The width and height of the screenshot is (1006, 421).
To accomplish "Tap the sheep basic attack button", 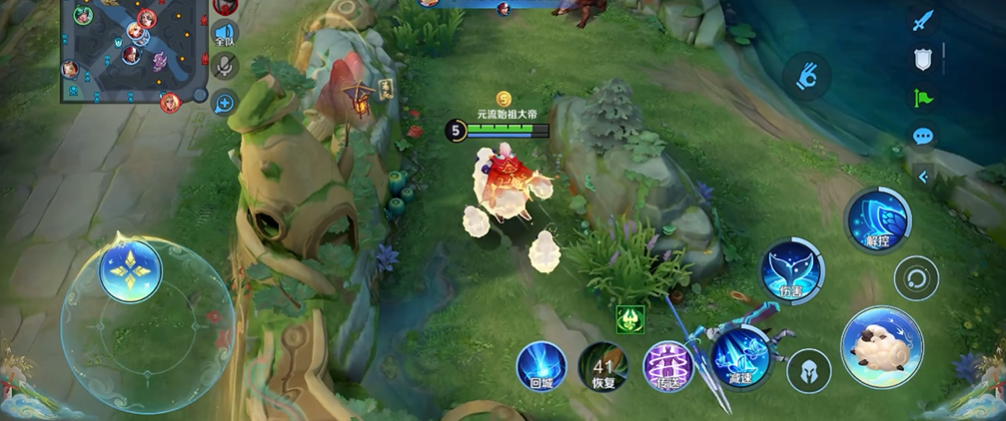I will tap(881, 346).
